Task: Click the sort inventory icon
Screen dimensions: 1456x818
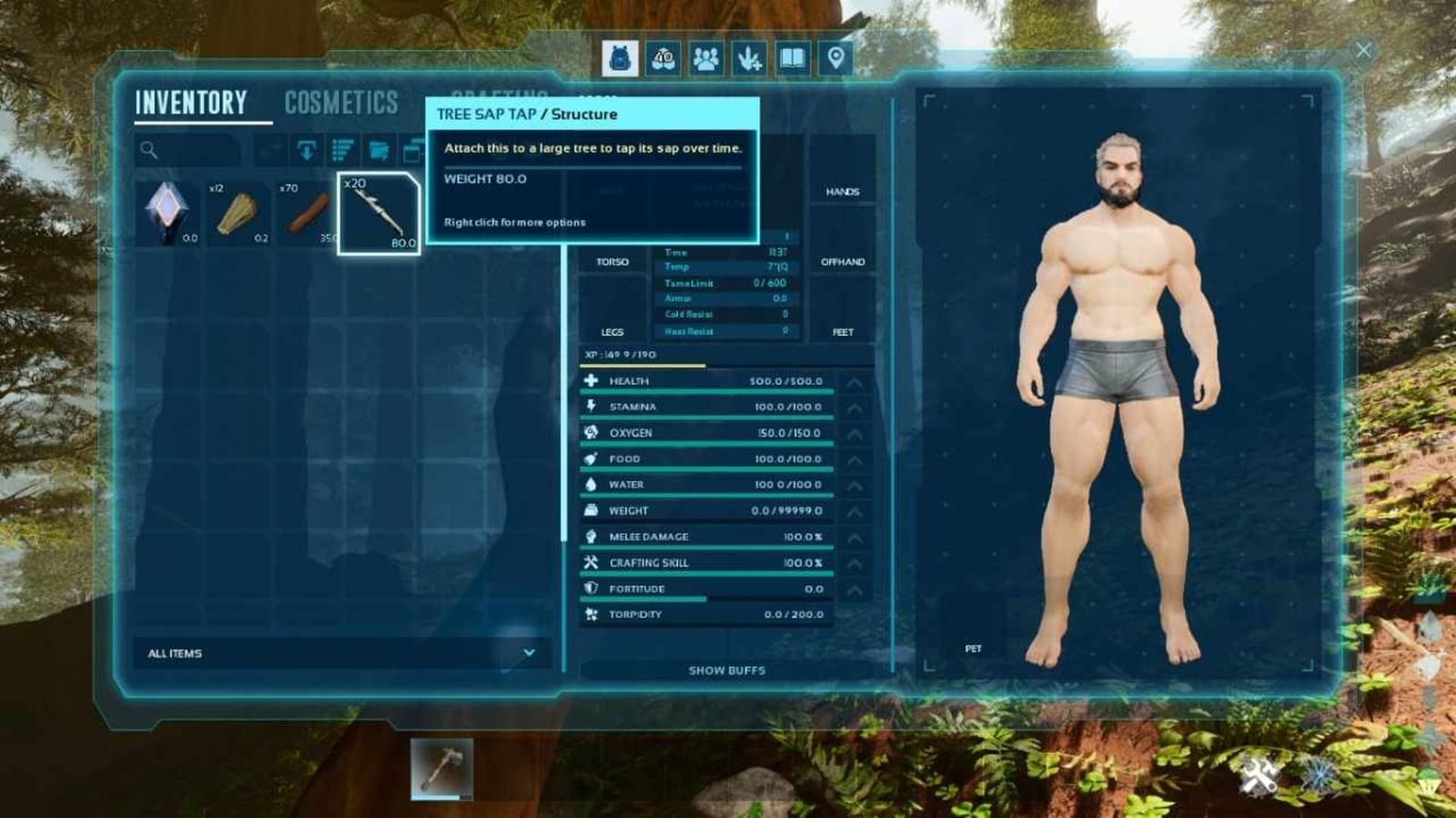Action: tap(341, 150)
